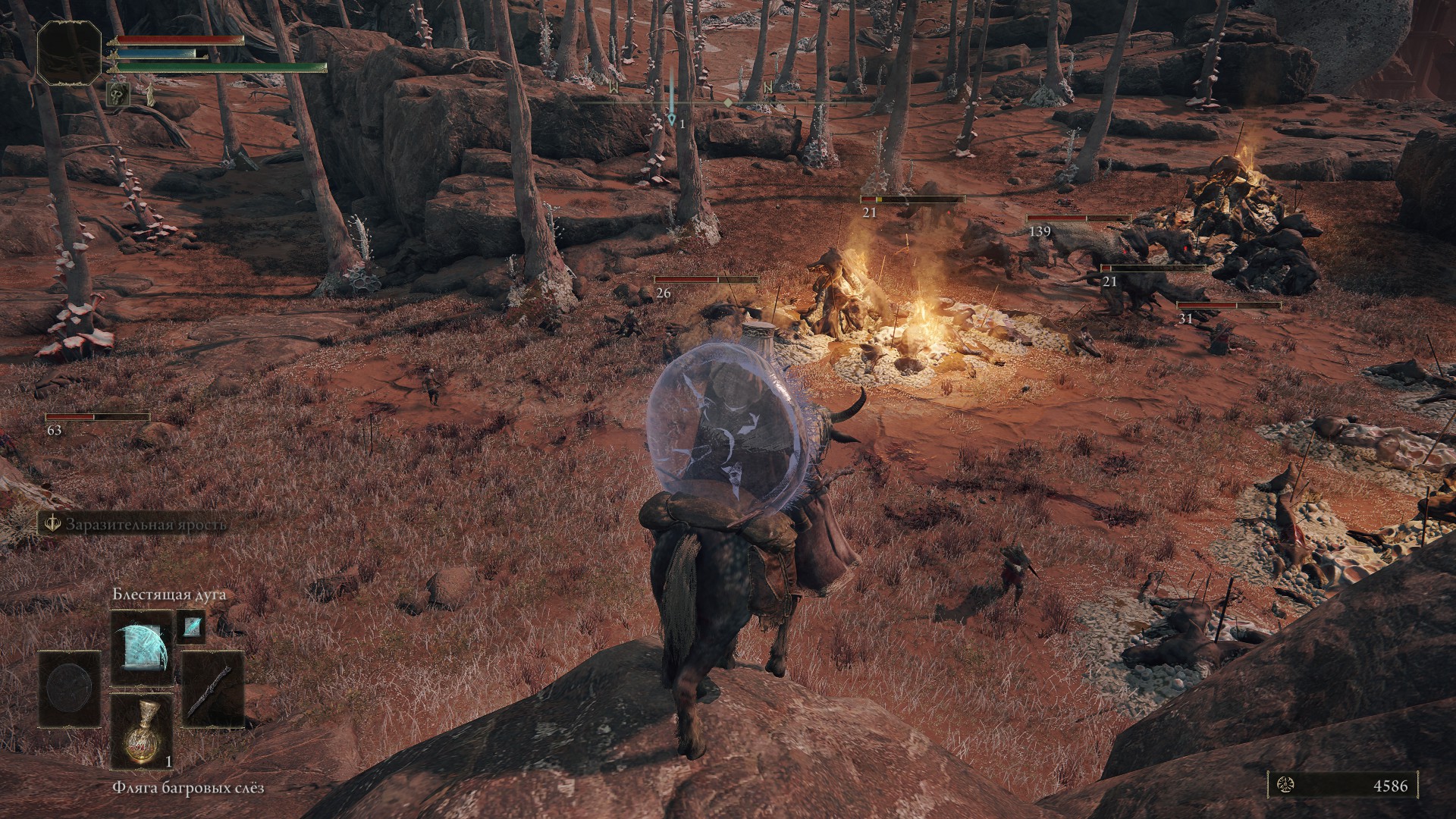
Task: Click the white figure status effect icon
Action: (149, 95)
